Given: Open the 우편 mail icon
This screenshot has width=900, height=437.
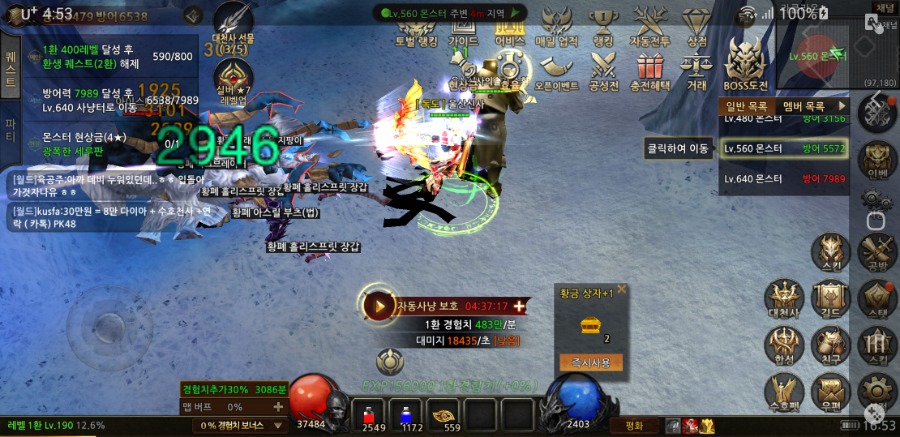Looking at the screenshot, I should 830,392.
